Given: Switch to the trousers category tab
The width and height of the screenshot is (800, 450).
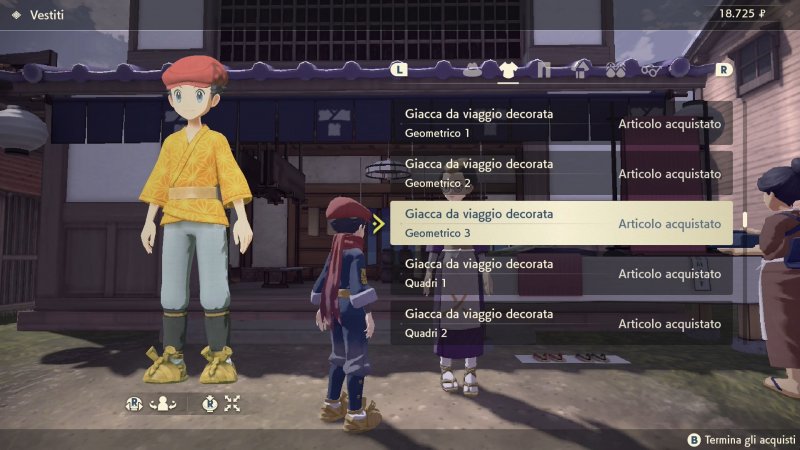Looking at the screenshot, I should click(543, 70).
